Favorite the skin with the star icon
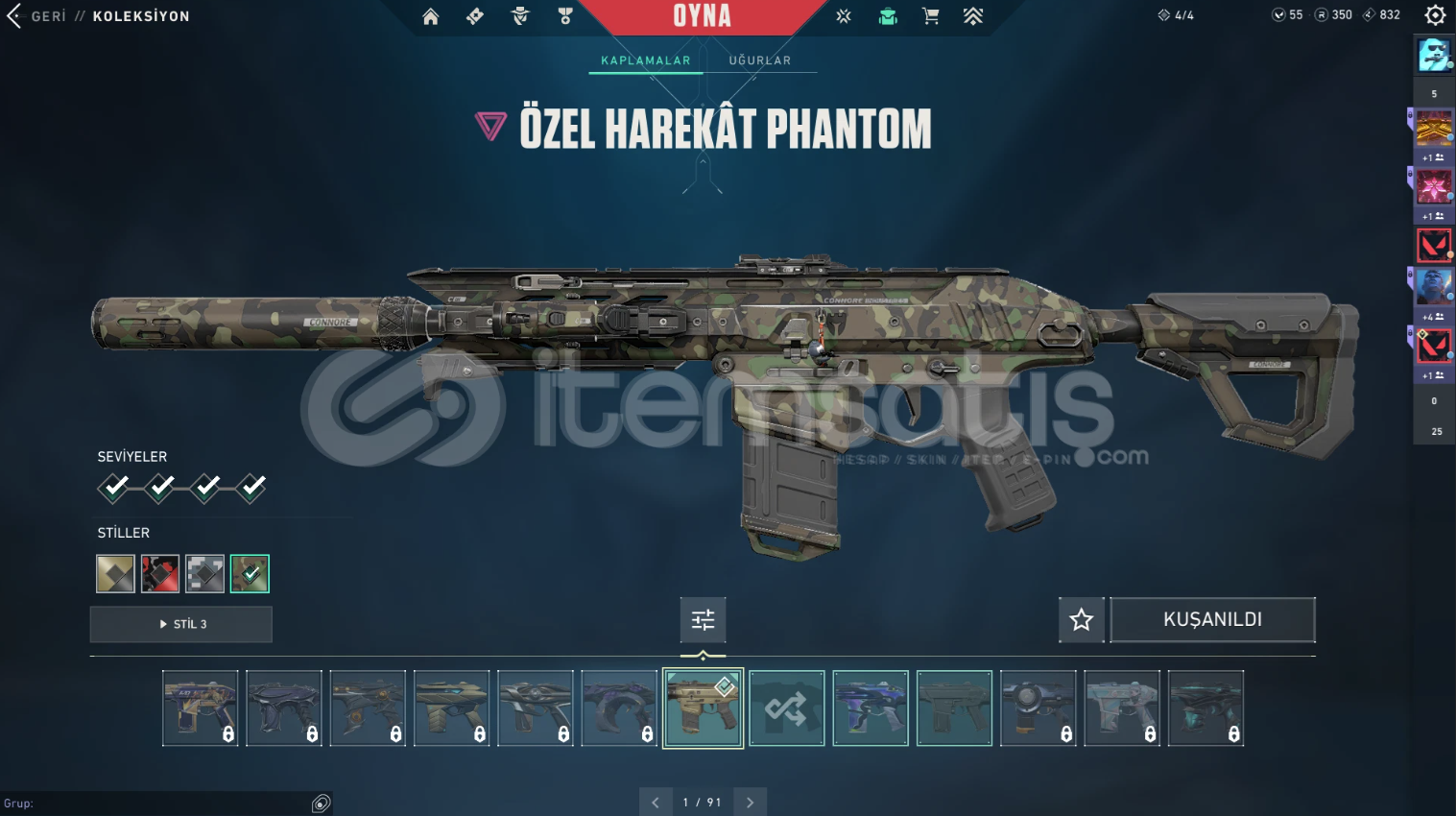 pyautogui.click(x=1081, y=619)
